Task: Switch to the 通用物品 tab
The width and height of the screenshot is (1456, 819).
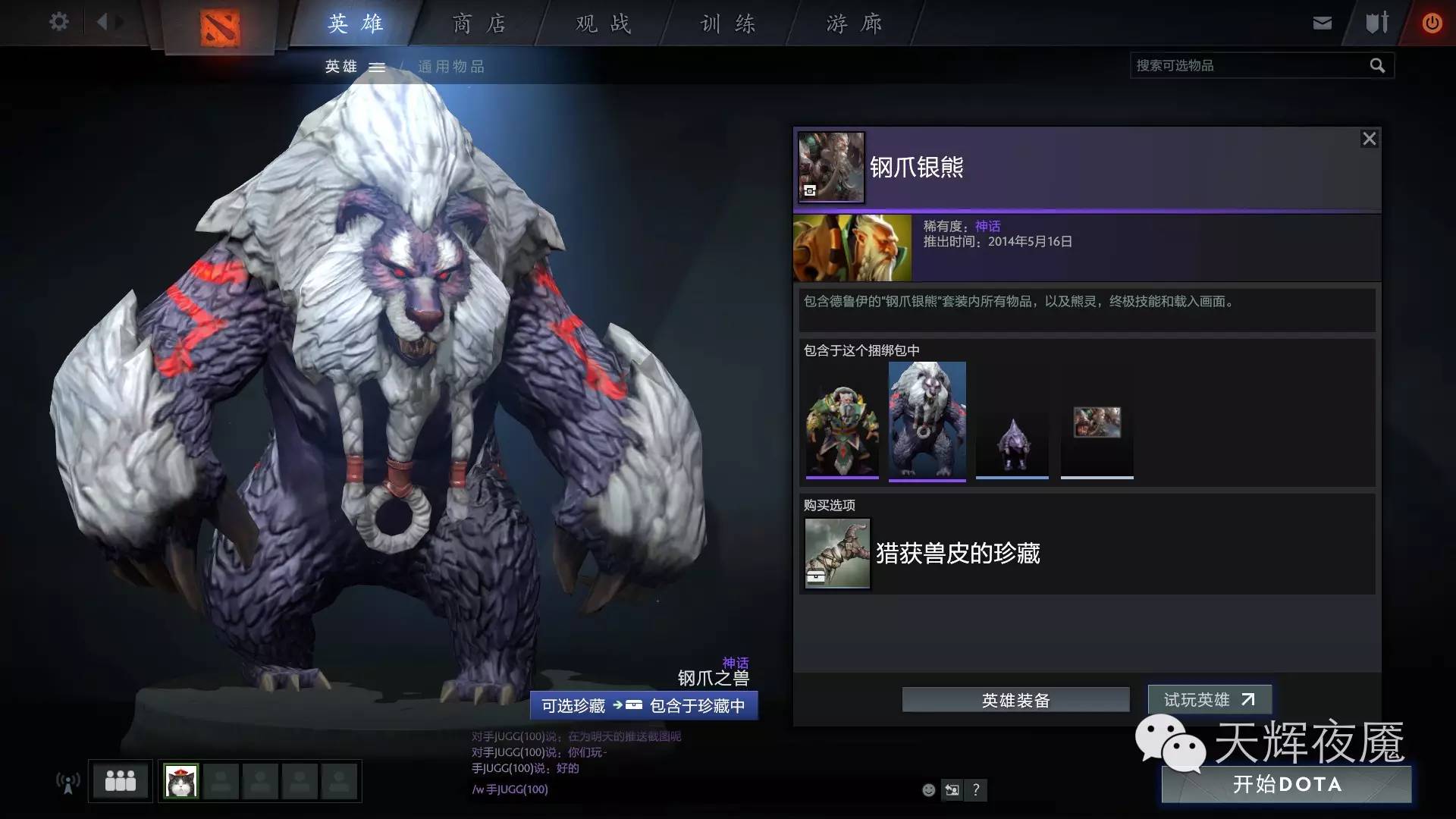Action: (451, 67)
